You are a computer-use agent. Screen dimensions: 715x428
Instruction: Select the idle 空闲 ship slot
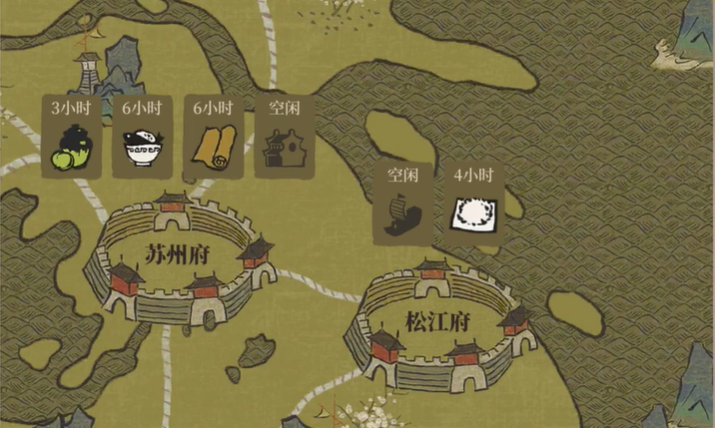tap(403, 205)
